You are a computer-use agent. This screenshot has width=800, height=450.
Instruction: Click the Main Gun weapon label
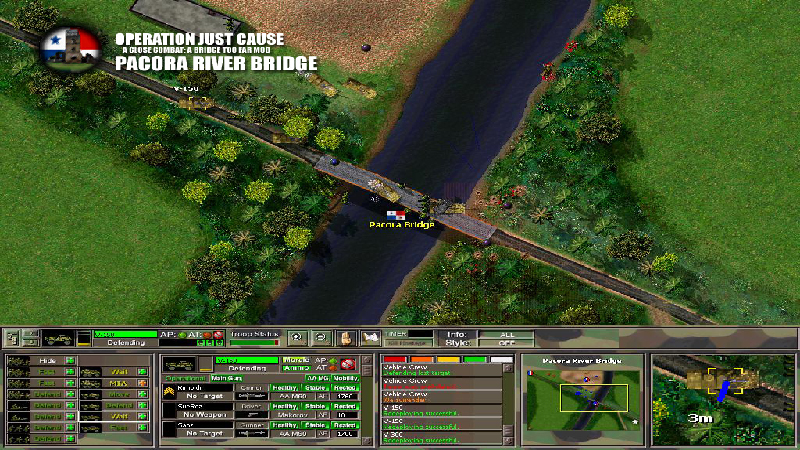coord(220,378)
